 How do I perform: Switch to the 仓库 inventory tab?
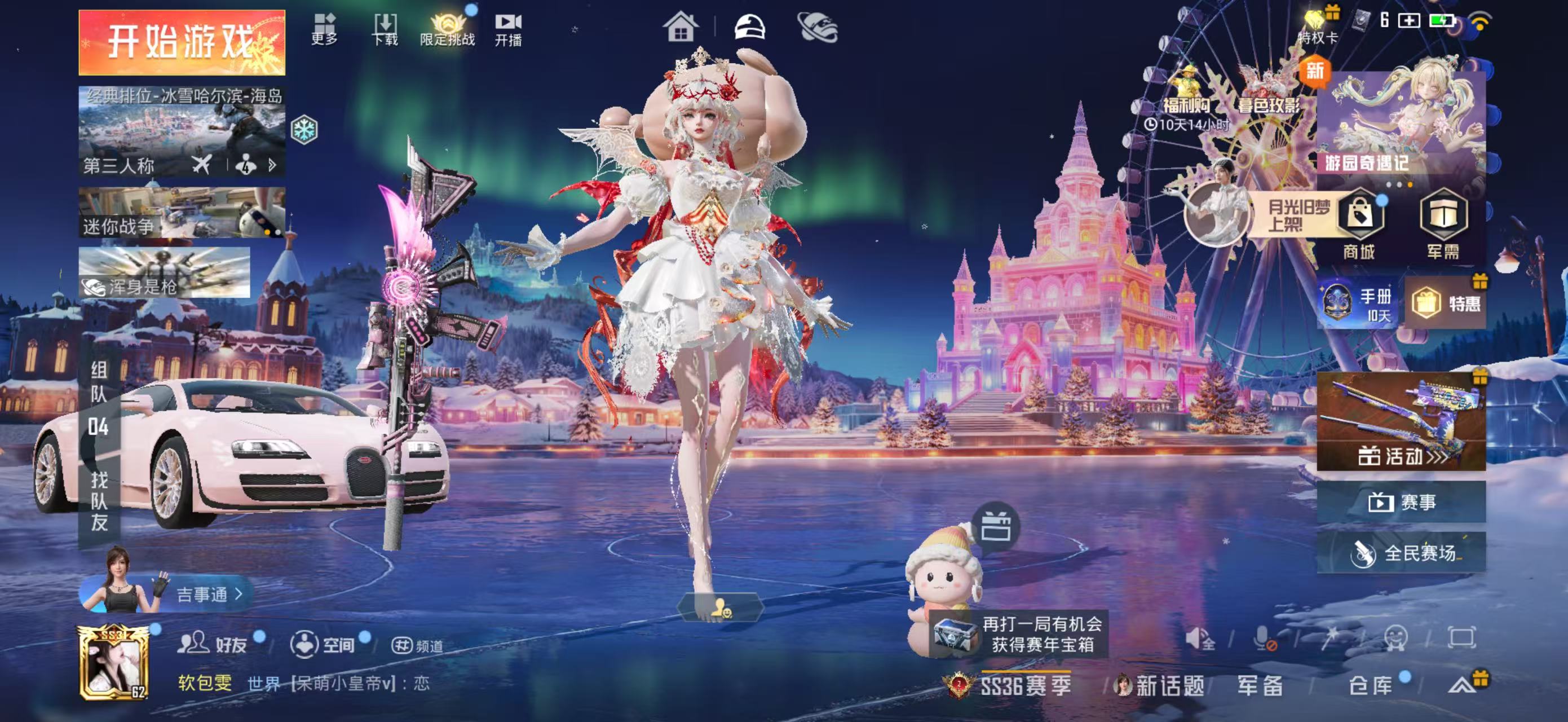click(1371, 685)
